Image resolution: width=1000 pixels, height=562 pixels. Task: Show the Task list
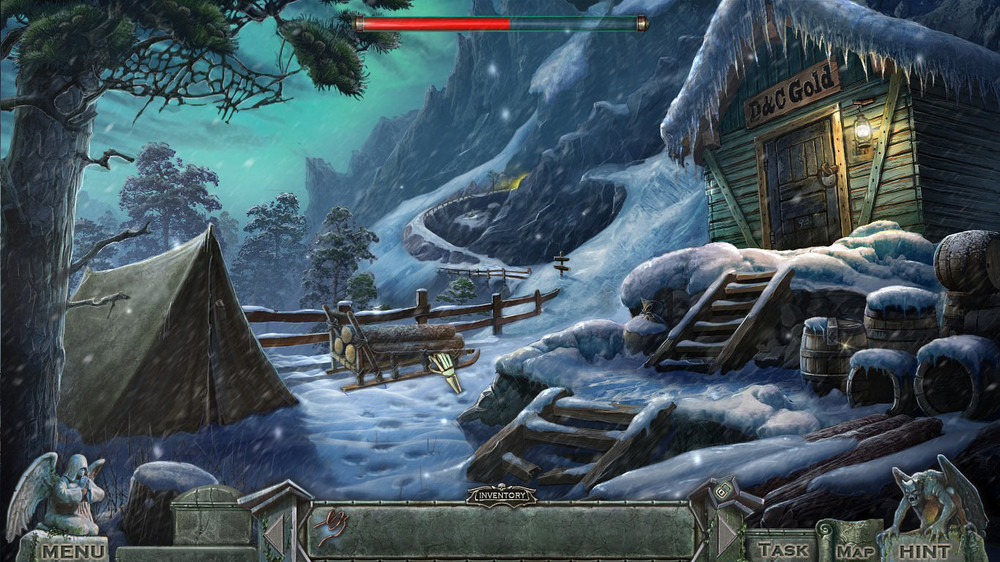pyautogui.click(x=783, y=549)
